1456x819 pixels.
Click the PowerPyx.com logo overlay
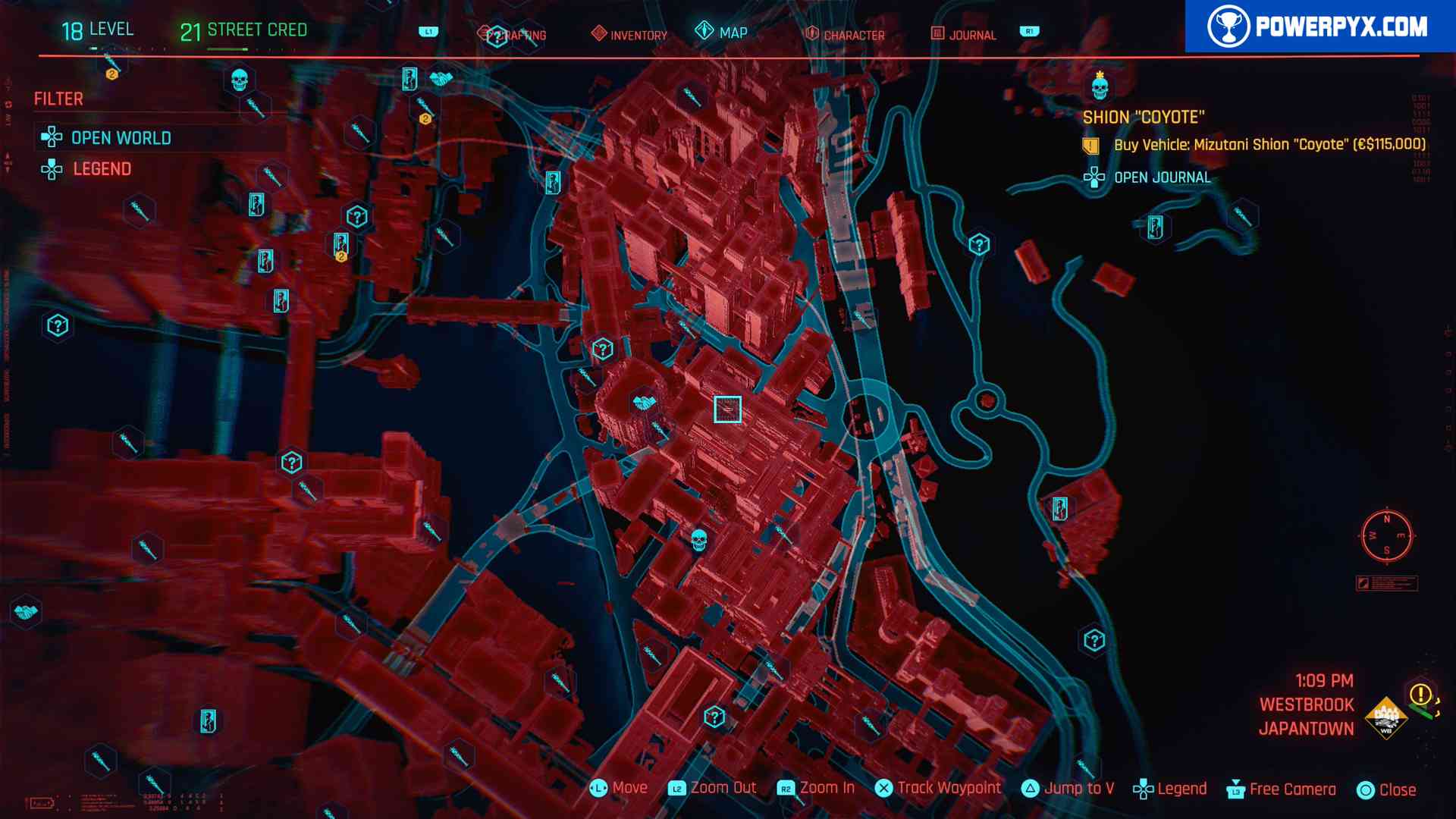(x=1319, y=27)
